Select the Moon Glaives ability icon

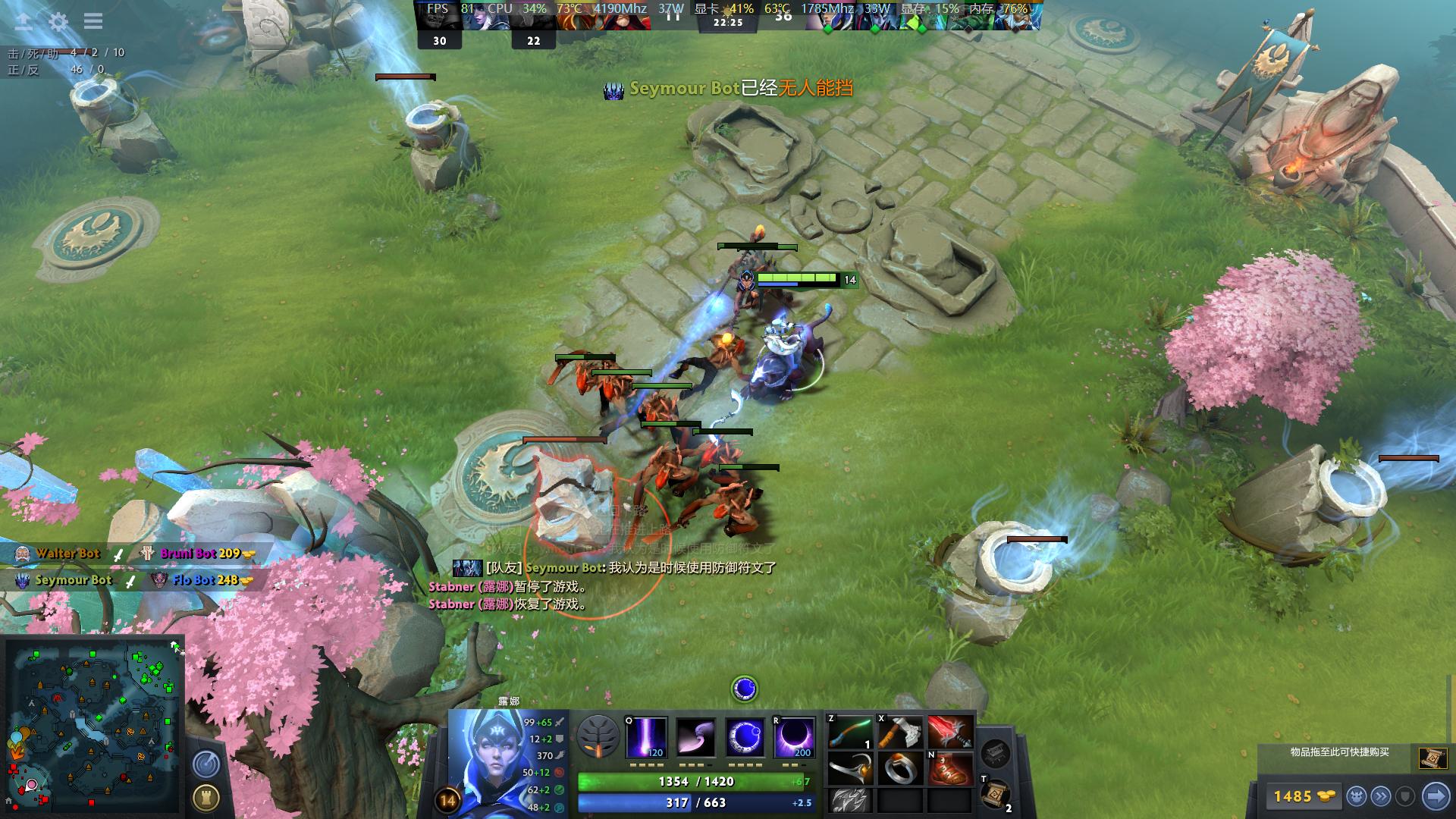695,737
